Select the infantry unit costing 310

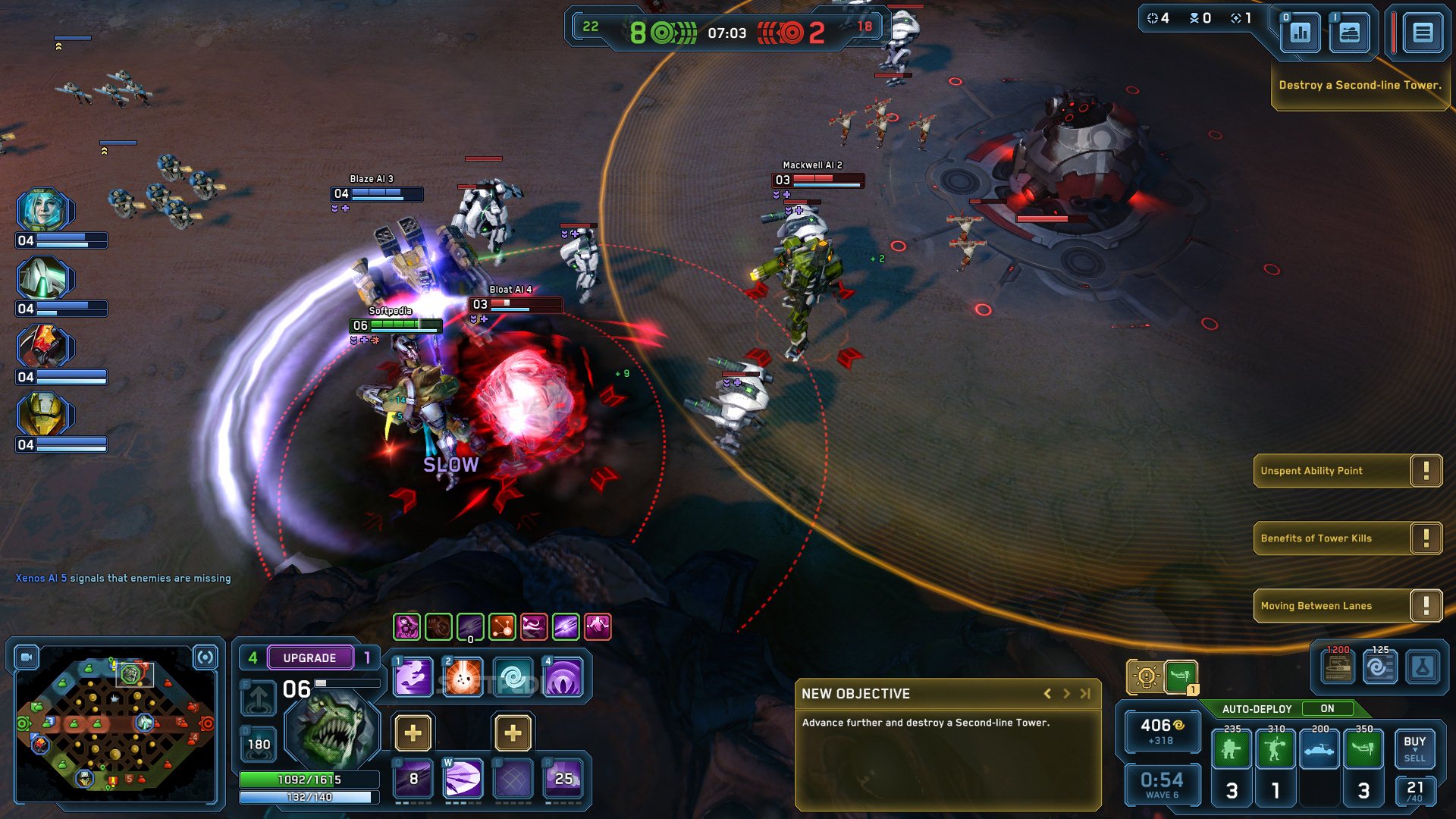[x=1276, y=749]
